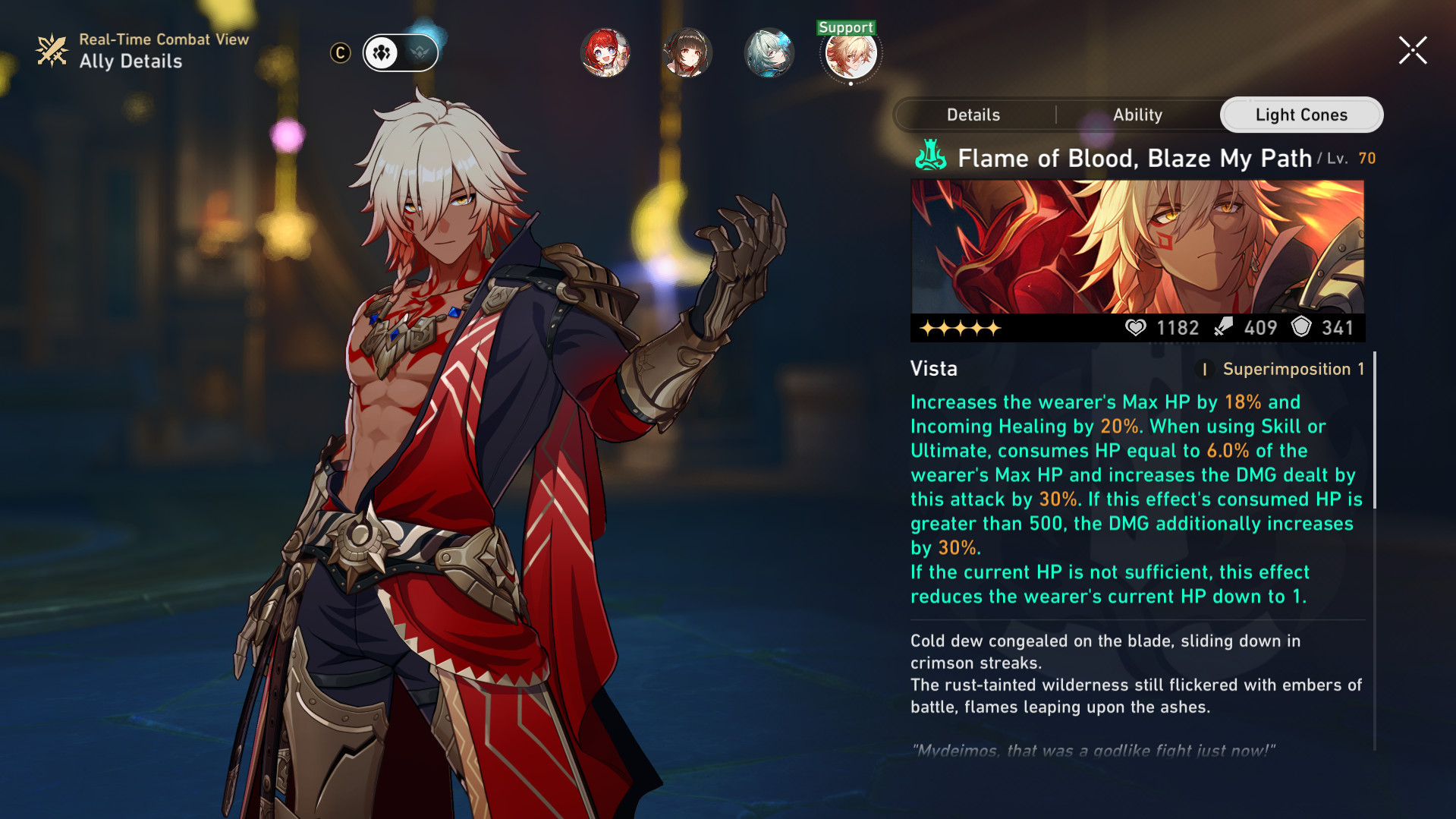Open the Ability tab

coord(1137,115)
